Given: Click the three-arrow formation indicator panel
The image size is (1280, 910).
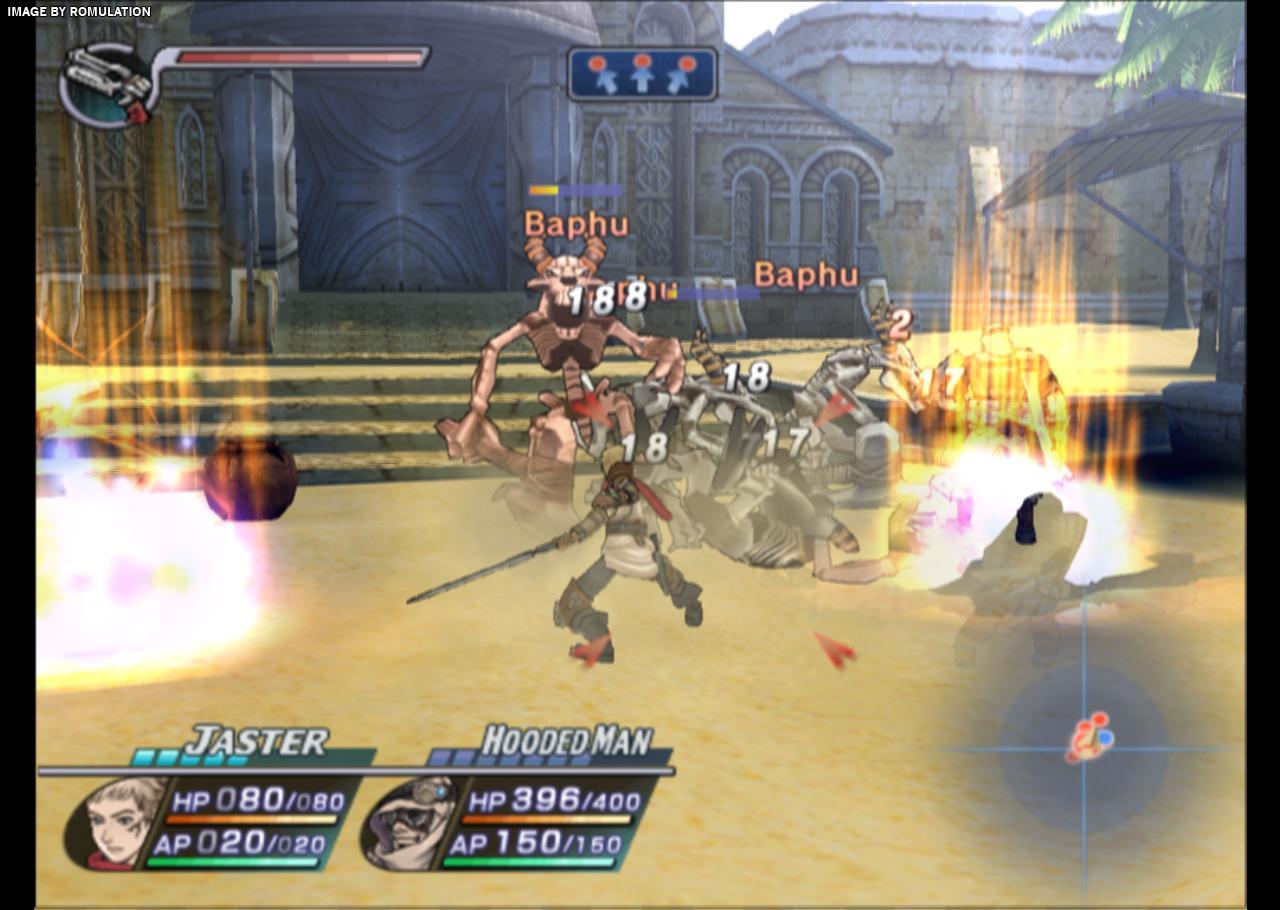Looking at the screenshot, I should tap(642, 74).
